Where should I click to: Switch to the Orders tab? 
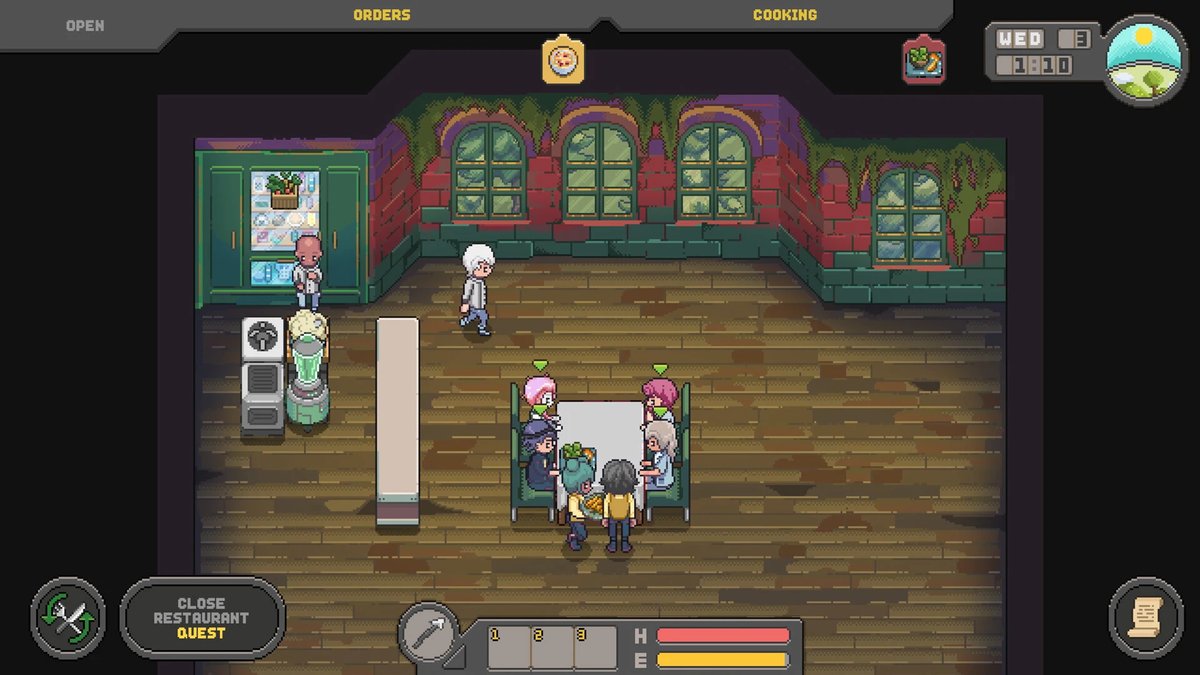point(381,15)
